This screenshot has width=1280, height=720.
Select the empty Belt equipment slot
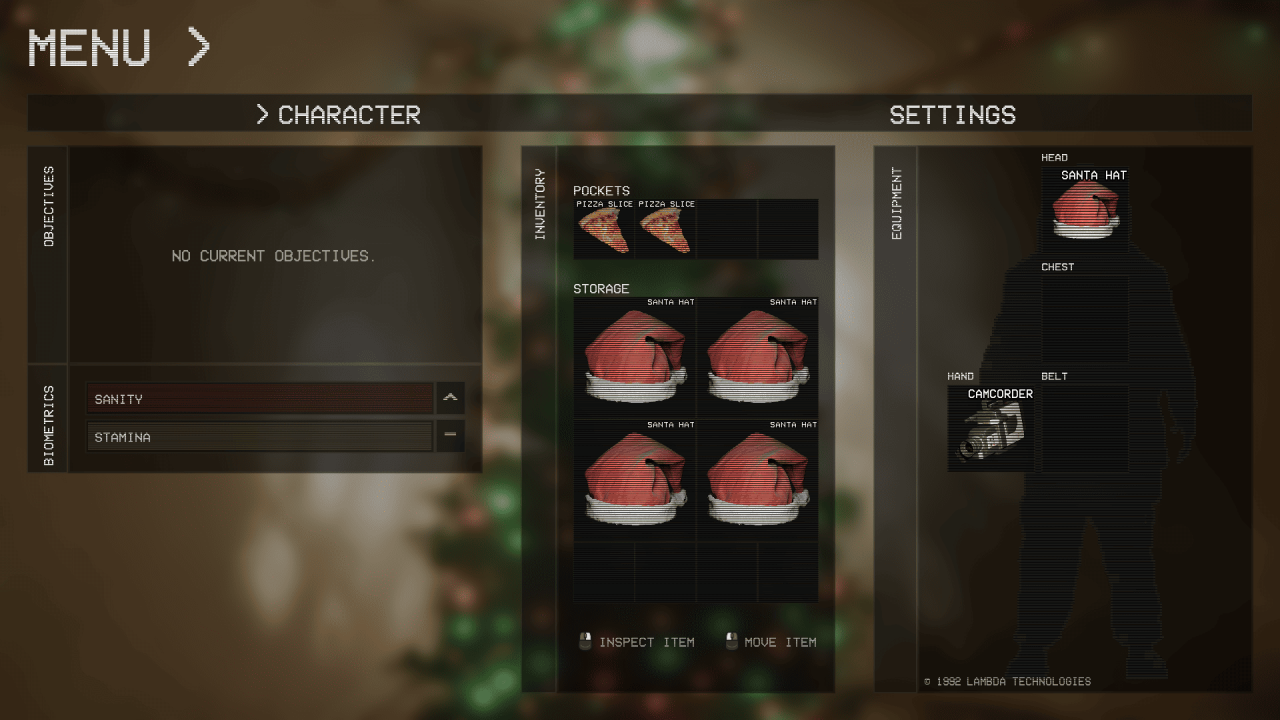(x=1085, y=429)
